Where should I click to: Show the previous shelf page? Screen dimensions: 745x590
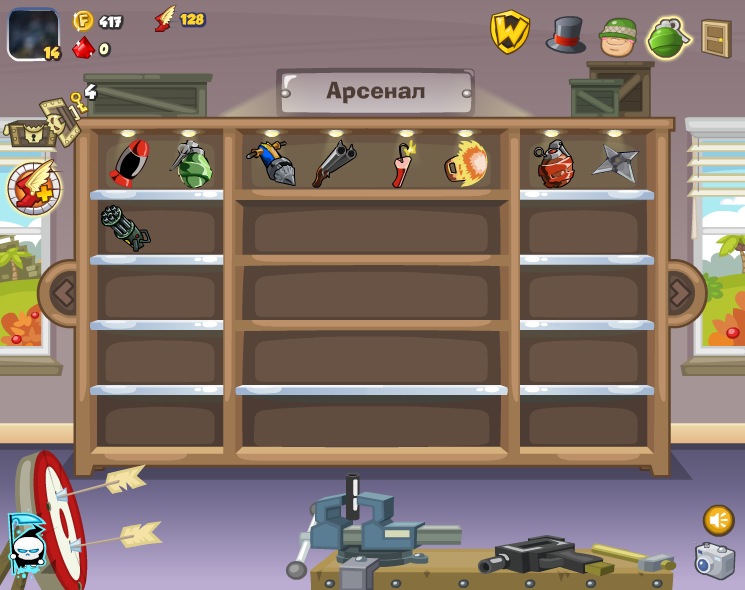click(63, 293)
